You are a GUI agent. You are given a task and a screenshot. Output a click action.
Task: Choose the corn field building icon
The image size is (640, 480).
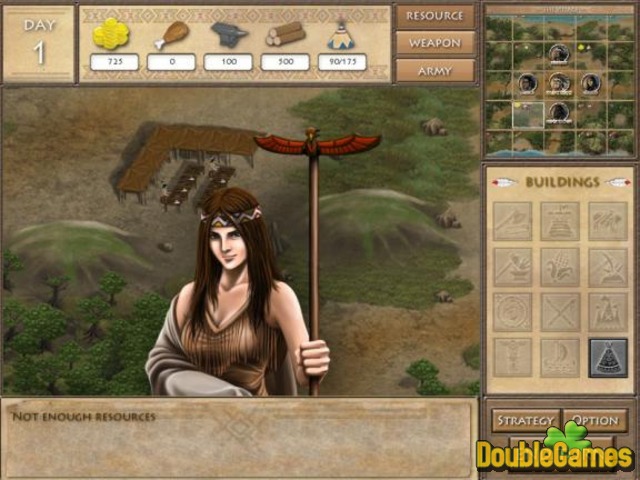[x=560, y=266]
